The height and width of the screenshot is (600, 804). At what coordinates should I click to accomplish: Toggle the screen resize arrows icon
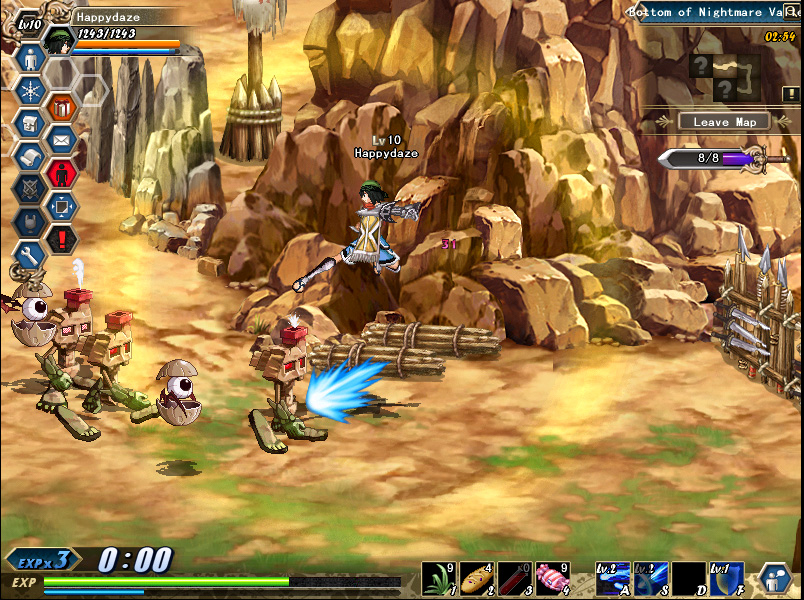point(62,205)
